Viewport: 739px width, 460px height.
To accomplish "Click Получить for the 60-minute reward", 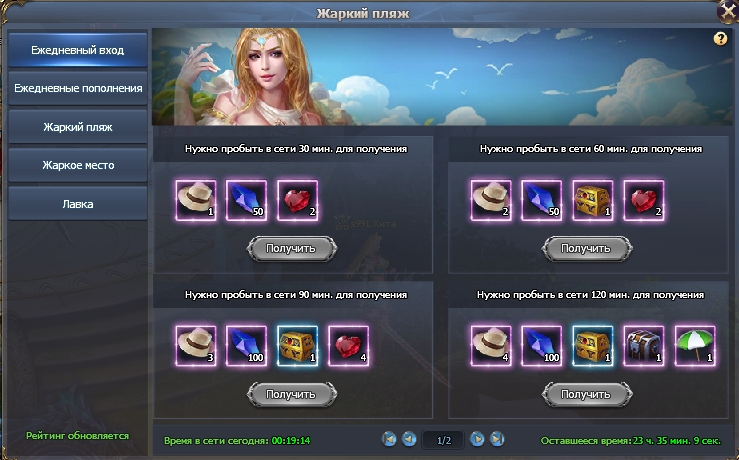I will [x=585, y=248].
